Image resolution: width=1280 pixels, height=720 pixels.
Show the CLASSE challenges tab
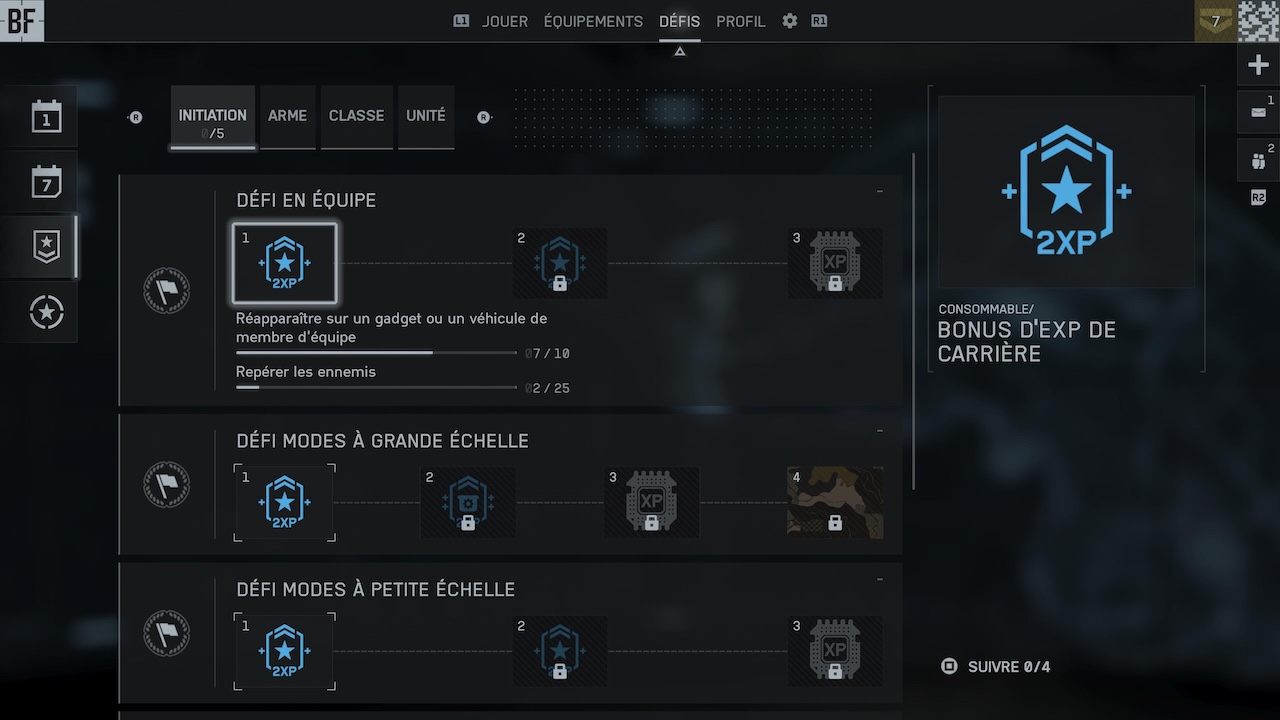[356, 116]
